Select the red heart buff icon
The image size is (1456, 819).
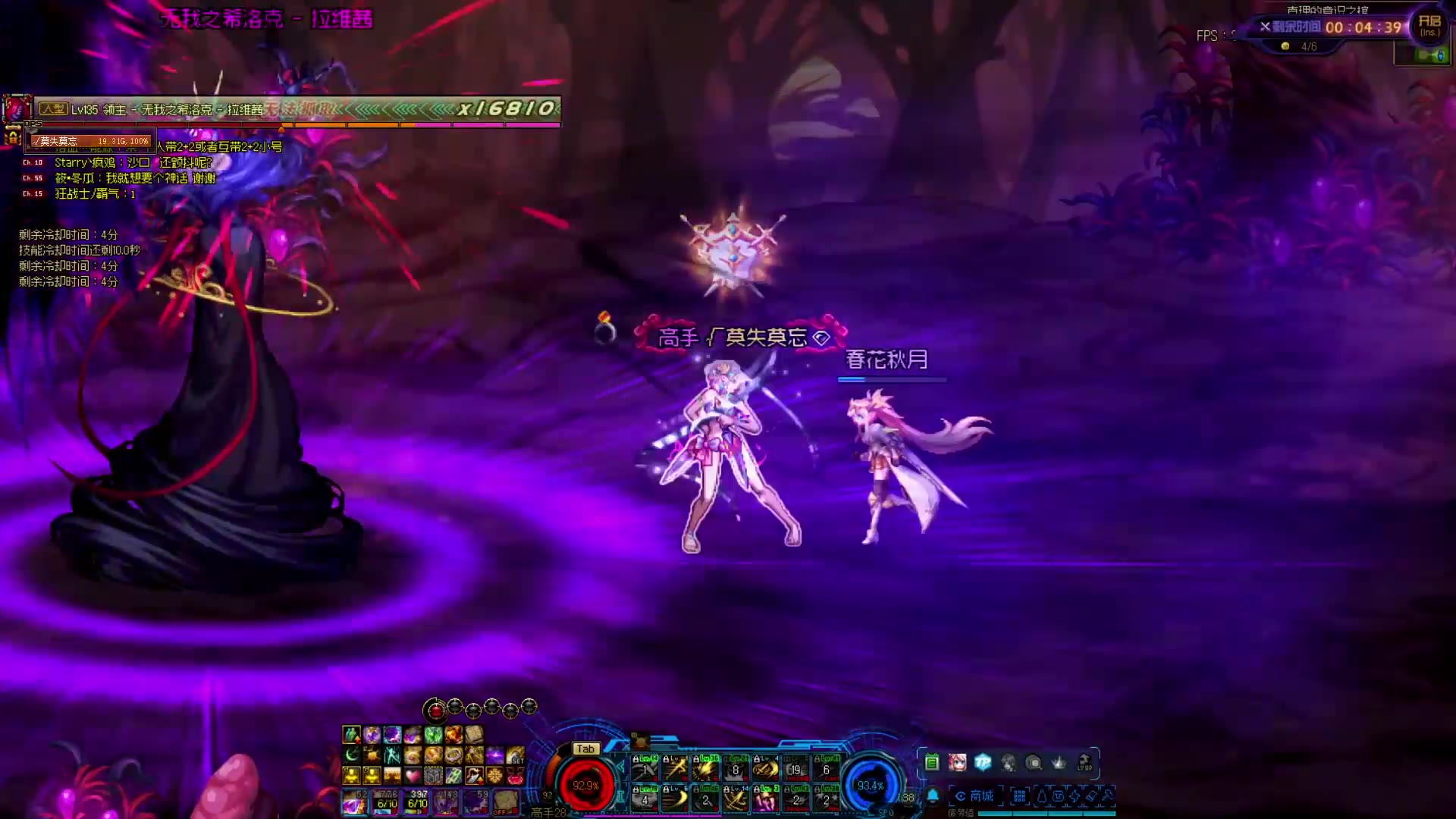(x=412, y=776)
